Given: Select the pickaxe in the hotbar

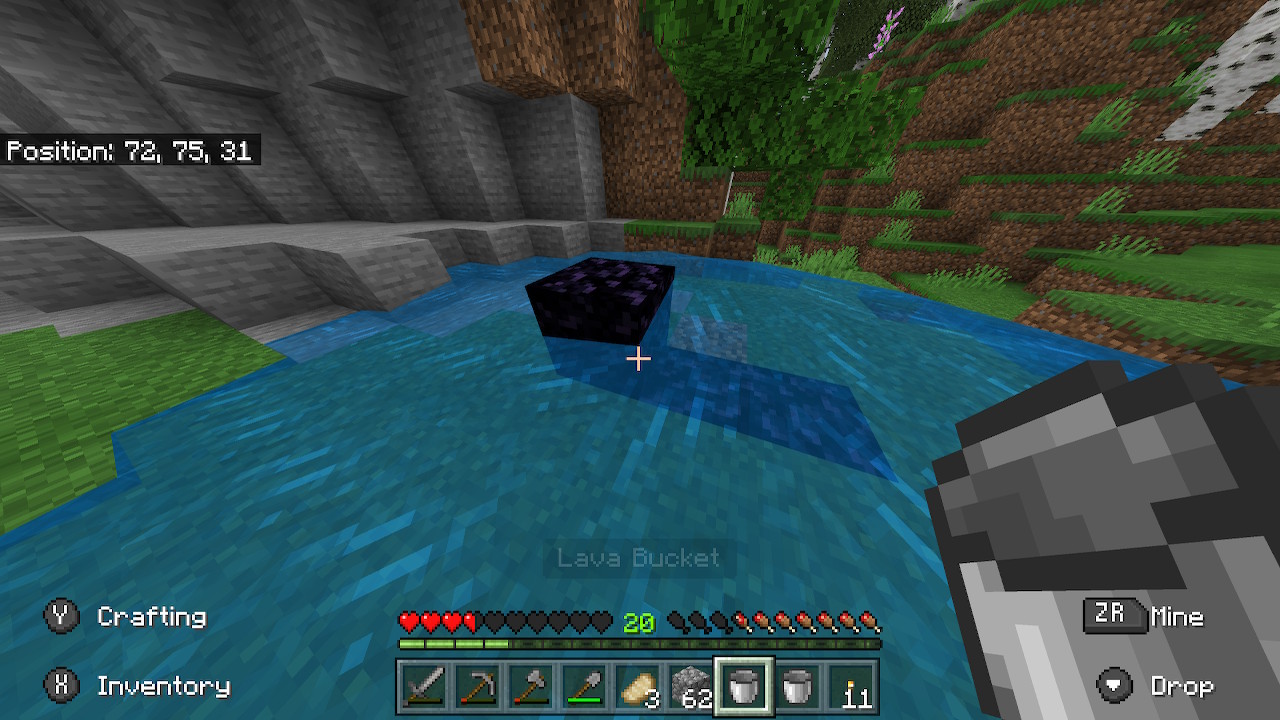Looking at the screenshot, I should [x=477, y=687].
